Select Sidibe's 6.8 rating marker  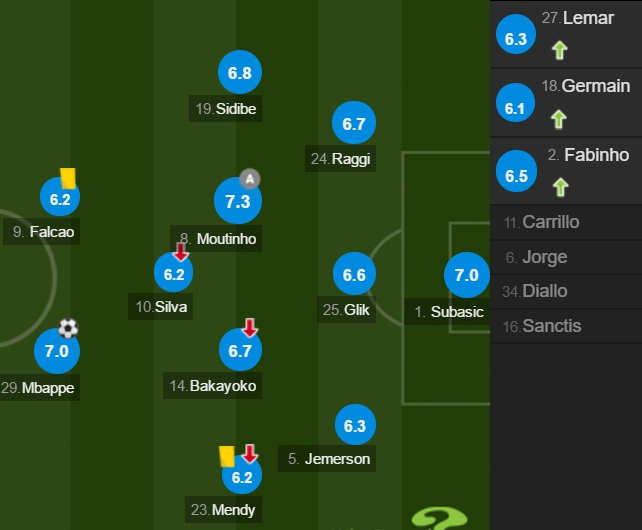click(240, 73)
